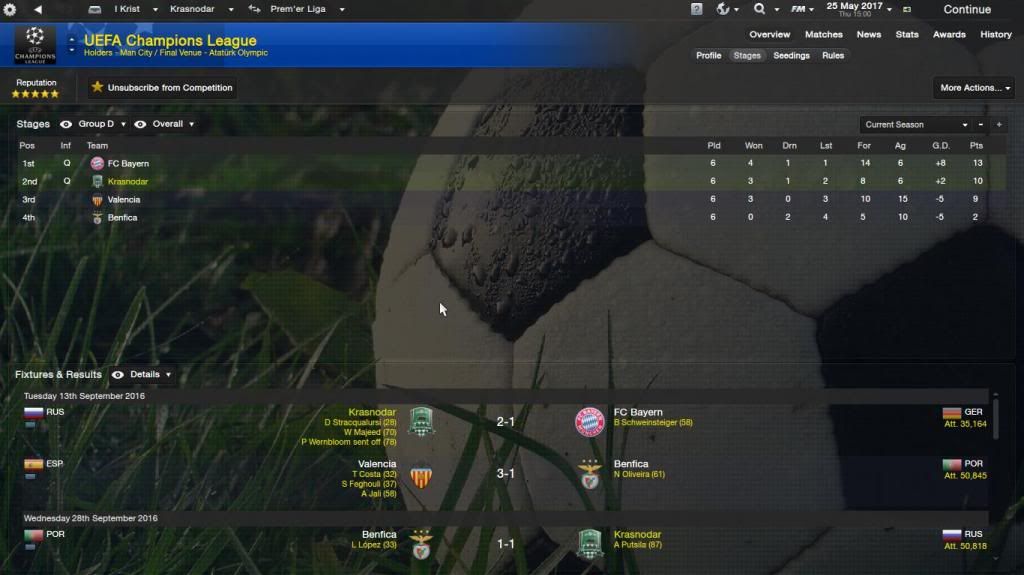
Task: Select FC Bayern in the group table
Action: point(128,163)
